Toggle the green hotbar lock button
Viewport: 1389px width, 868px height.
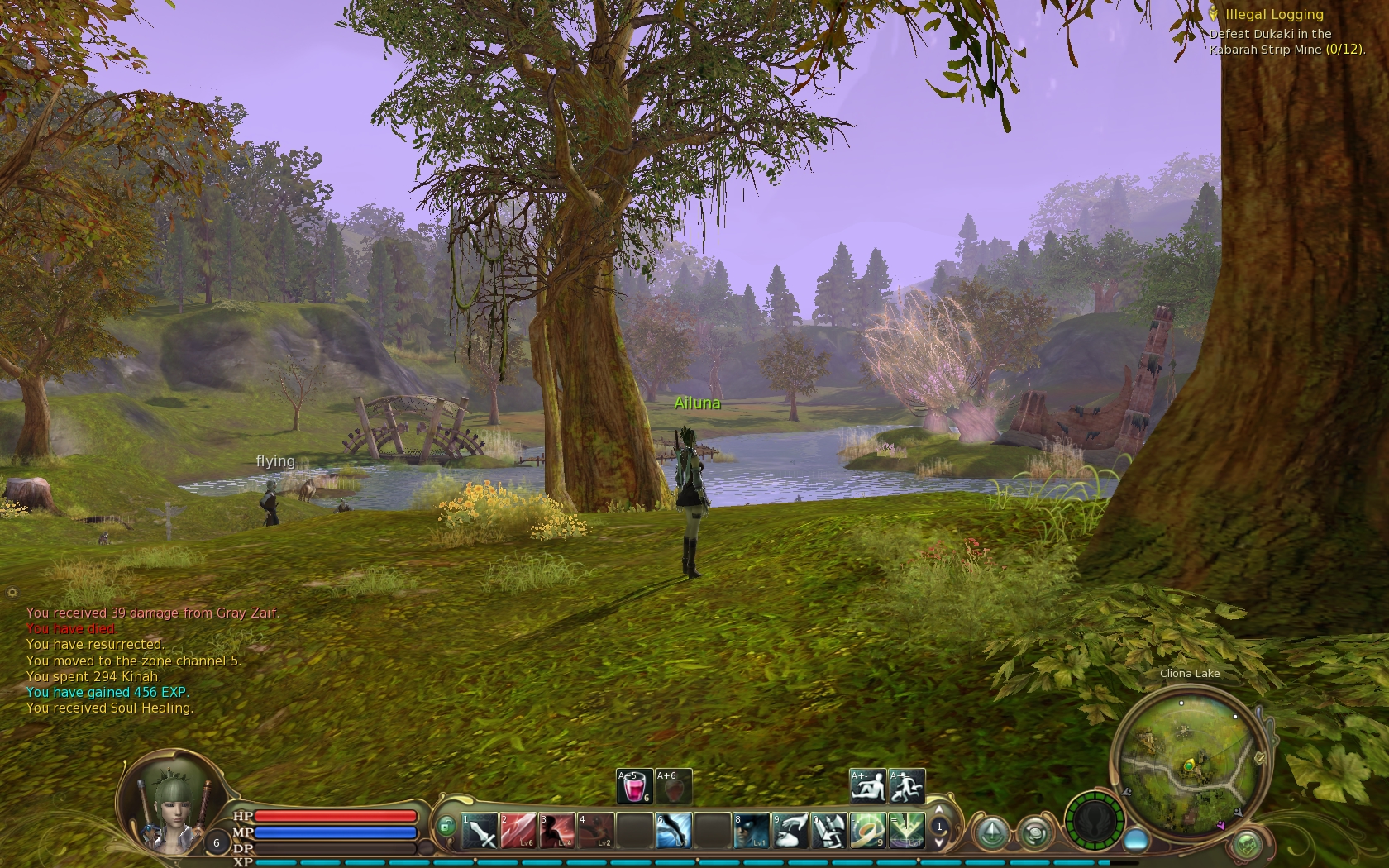[x=446, y=826]
